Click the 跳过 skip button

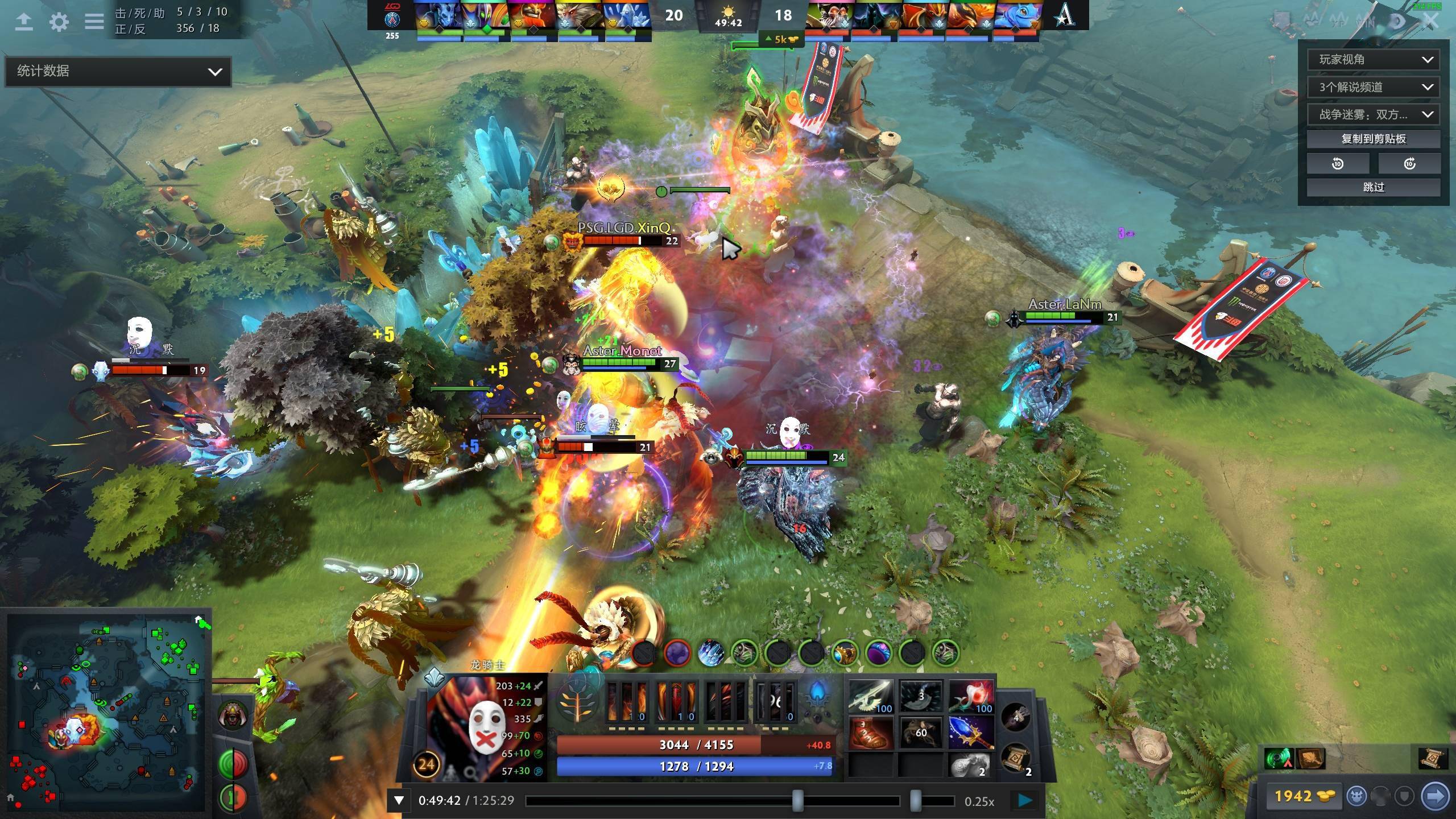(1374, 187)
